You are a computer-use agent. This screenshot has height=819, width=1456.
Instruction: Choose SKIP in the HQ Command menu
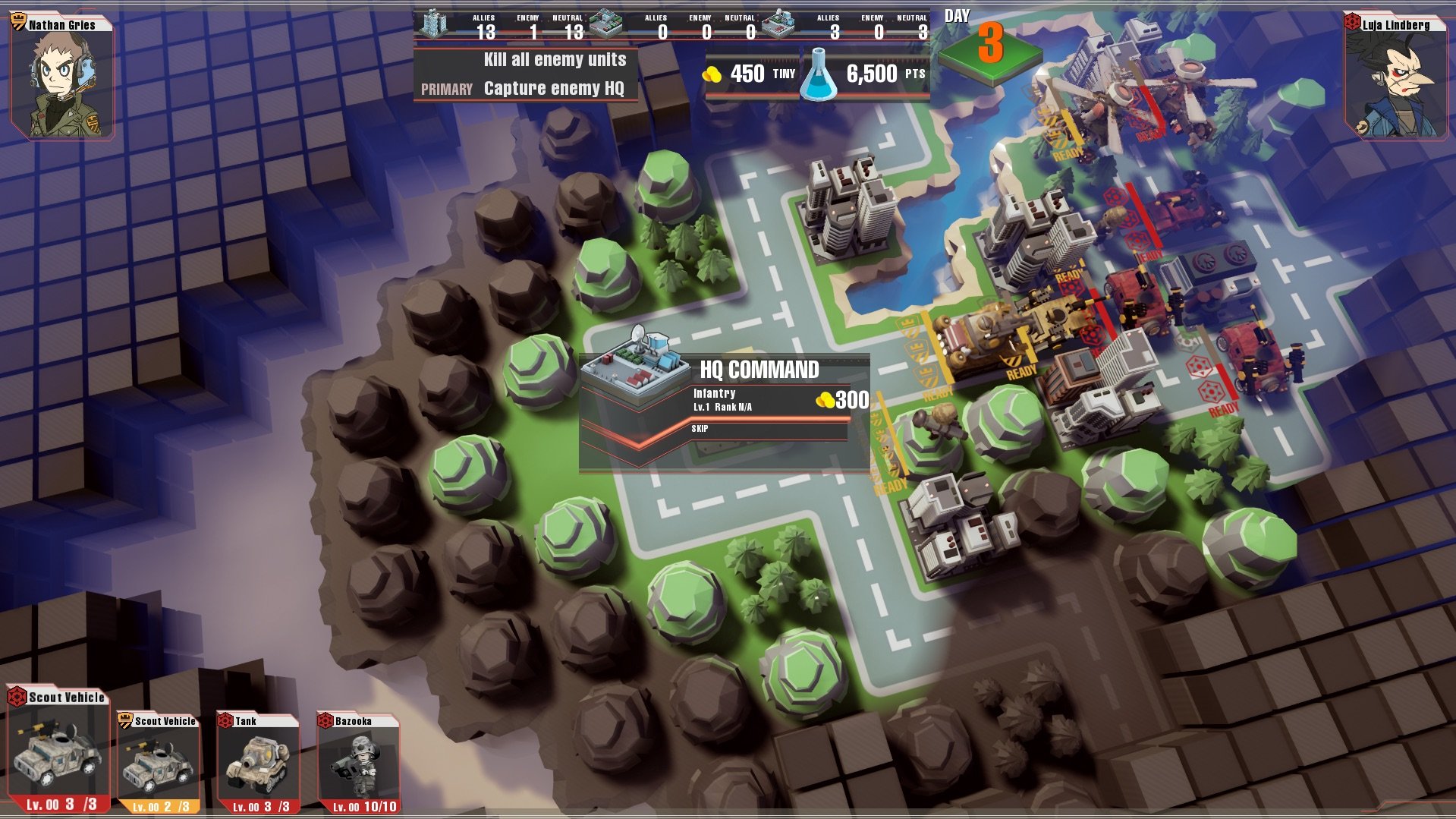[768, 430]
